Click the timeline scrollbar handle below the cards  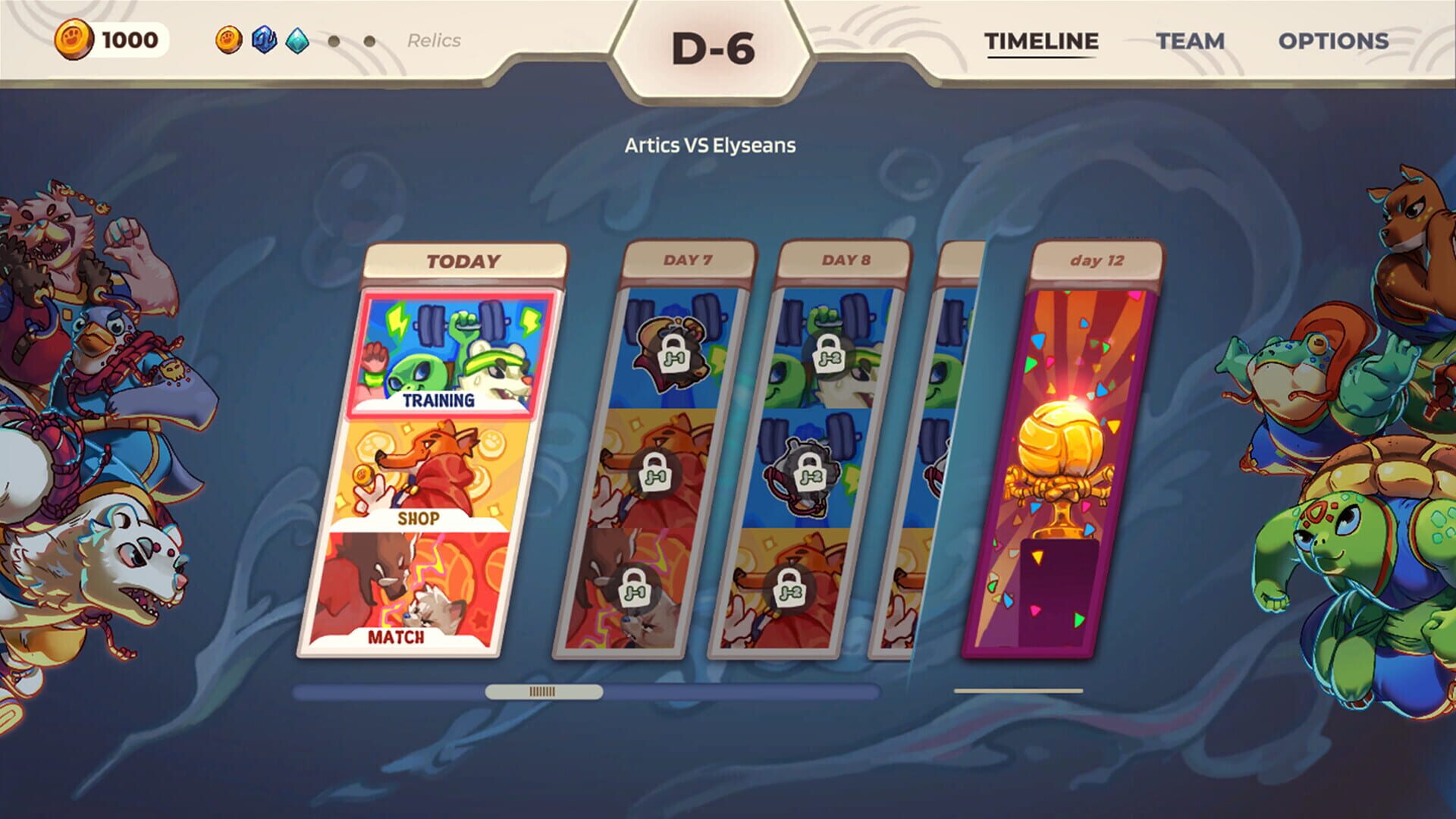click(543, 692)
